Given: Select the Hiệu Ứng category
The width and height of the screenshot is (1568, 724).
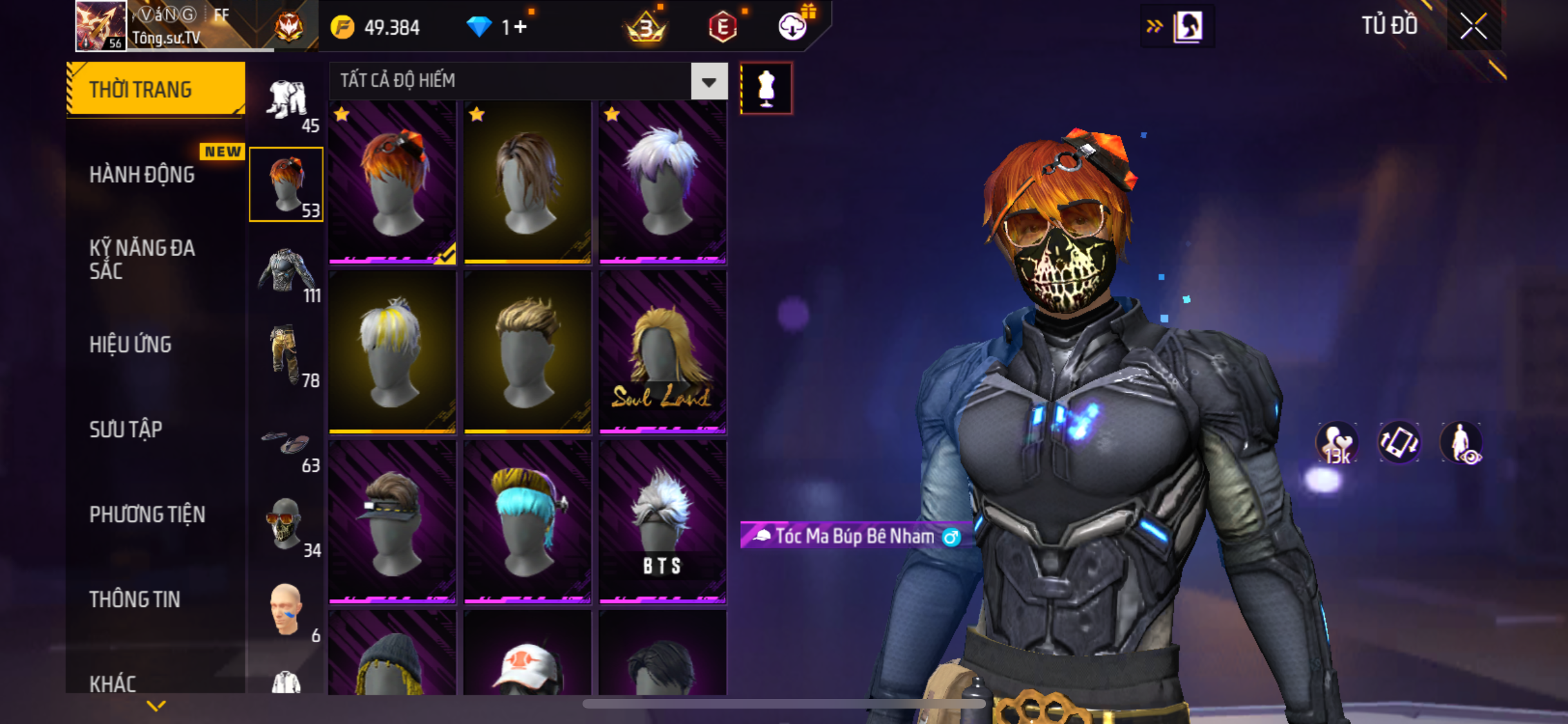Looking at the screenshot, I should (131, 344).
